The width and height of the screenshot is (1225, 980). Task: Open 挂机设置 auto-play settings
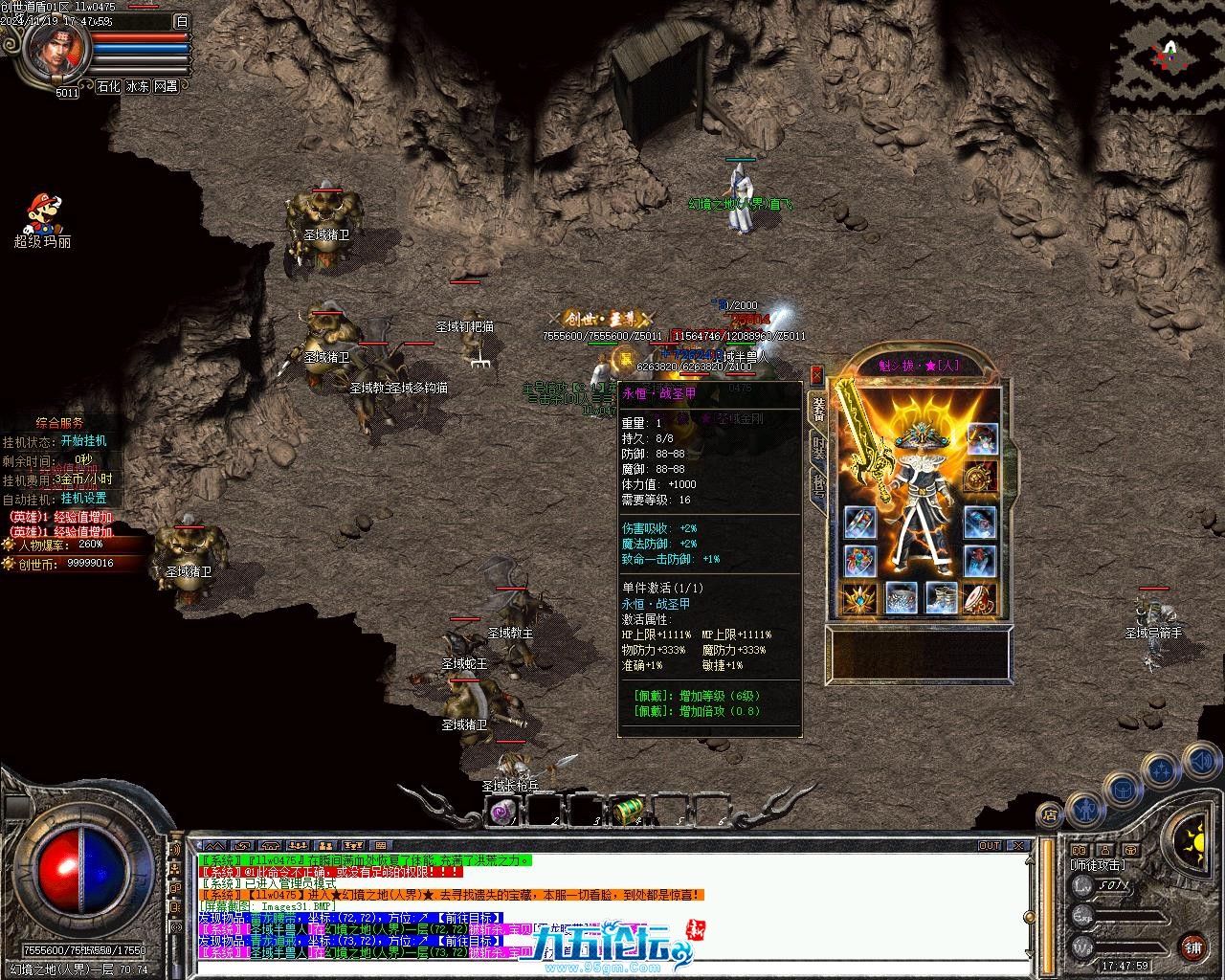tap(83, 498)
